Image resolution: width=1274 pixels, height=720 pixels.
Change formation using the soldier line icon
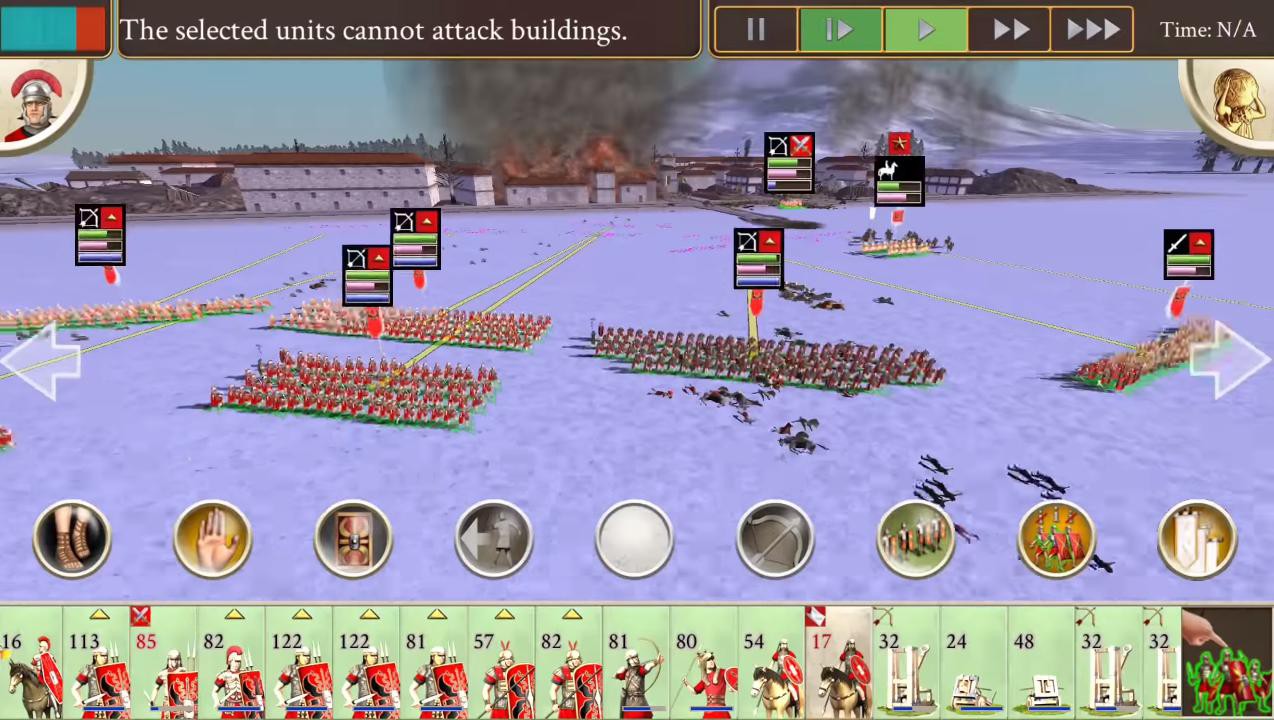click(916, 540)
